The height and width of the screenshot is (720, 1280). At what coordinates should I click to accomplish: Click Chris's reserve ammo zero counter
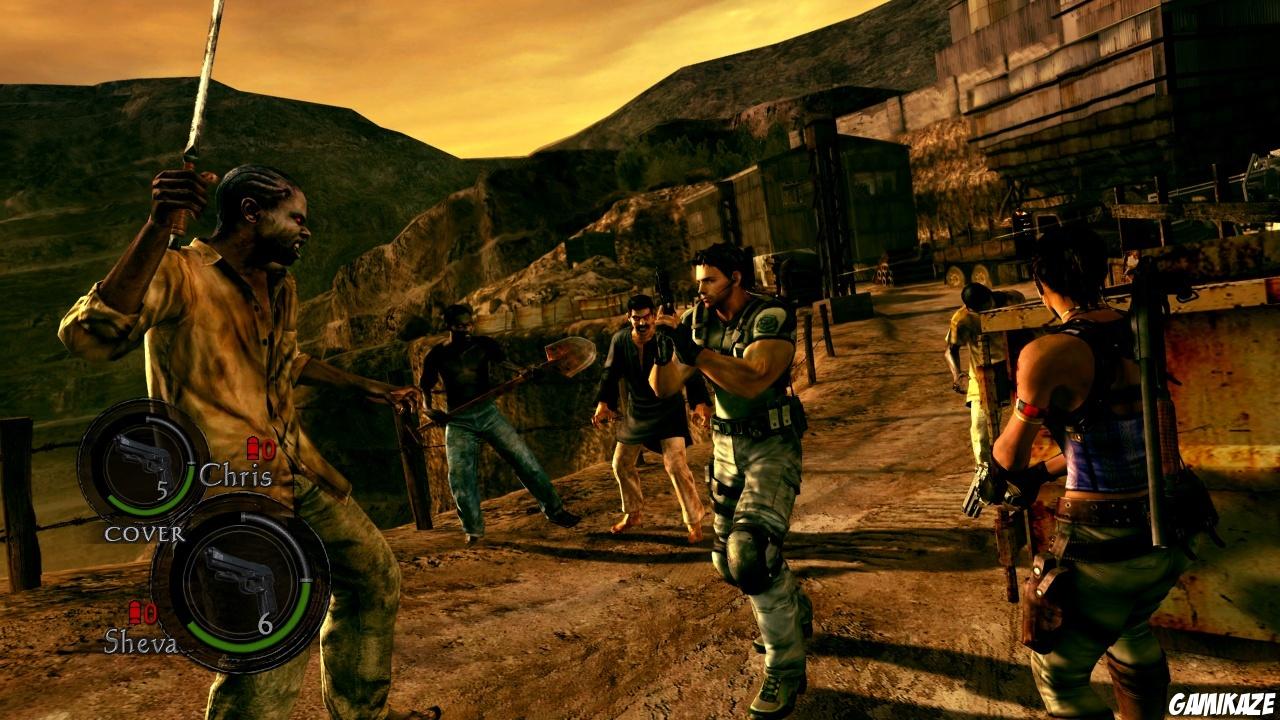pyautogui.click(x=266, y=451)
